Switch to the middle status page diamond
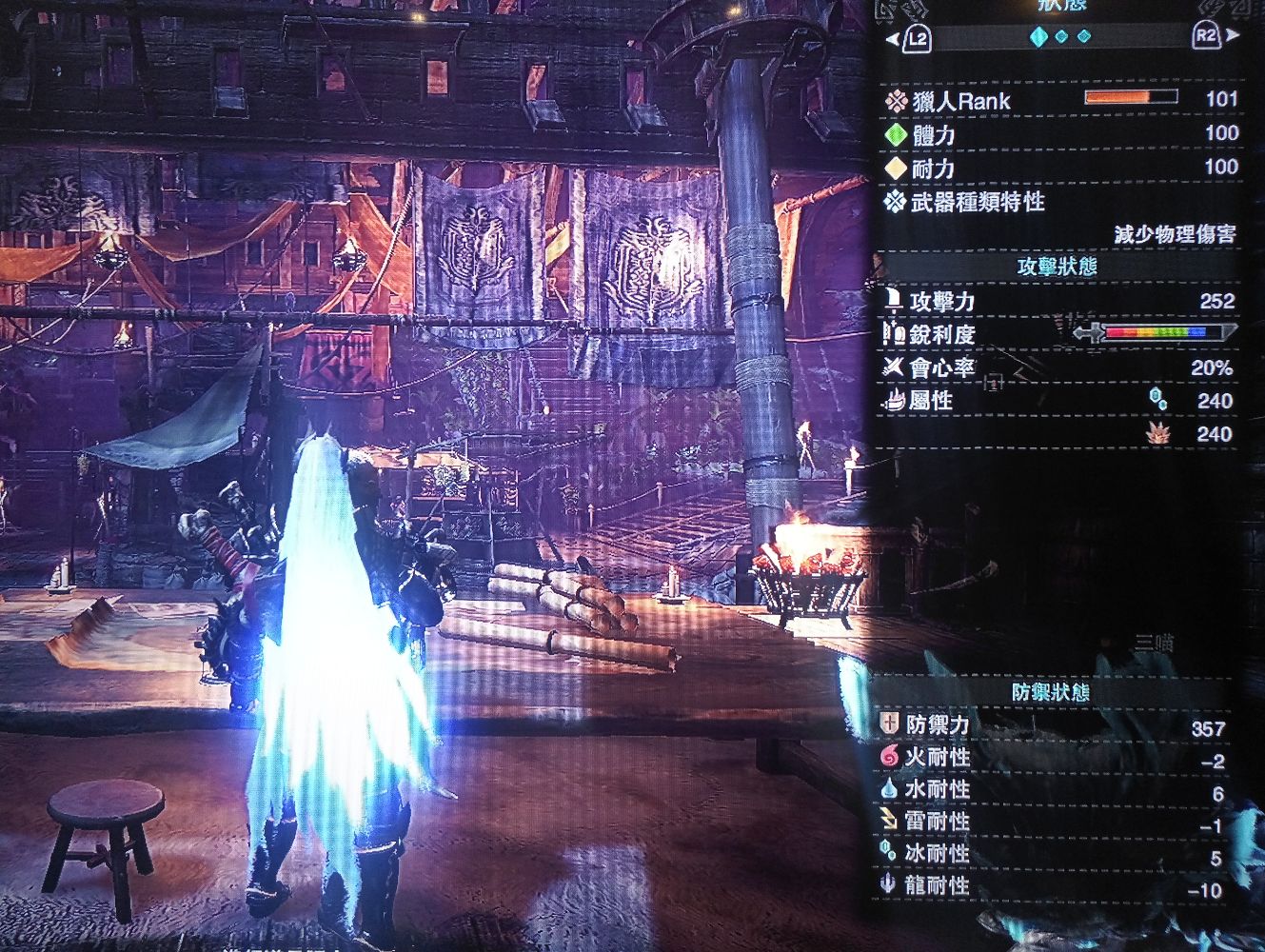 (1062, 37)
